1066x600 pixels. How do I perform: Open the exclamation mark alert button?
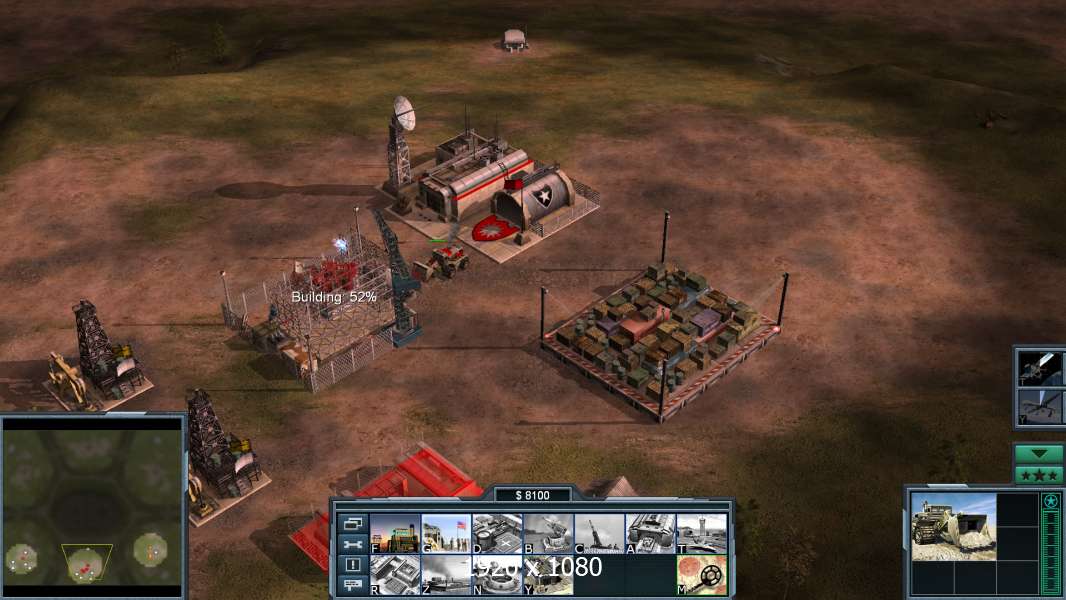[352, 565]
